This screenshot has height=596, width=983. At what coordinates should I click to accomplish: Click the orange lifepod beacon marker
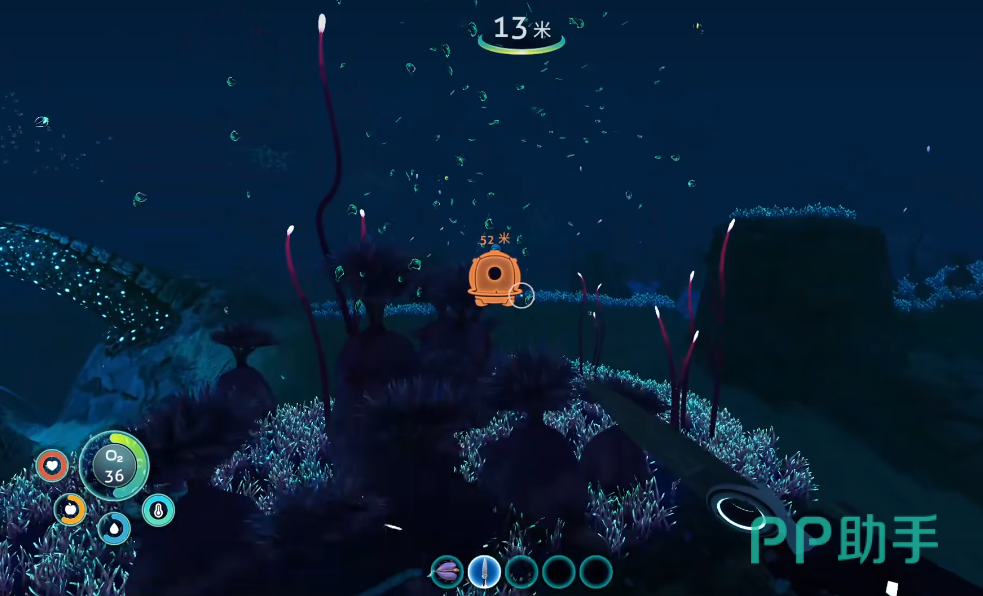pyautogui.click(x=492, y=276)
